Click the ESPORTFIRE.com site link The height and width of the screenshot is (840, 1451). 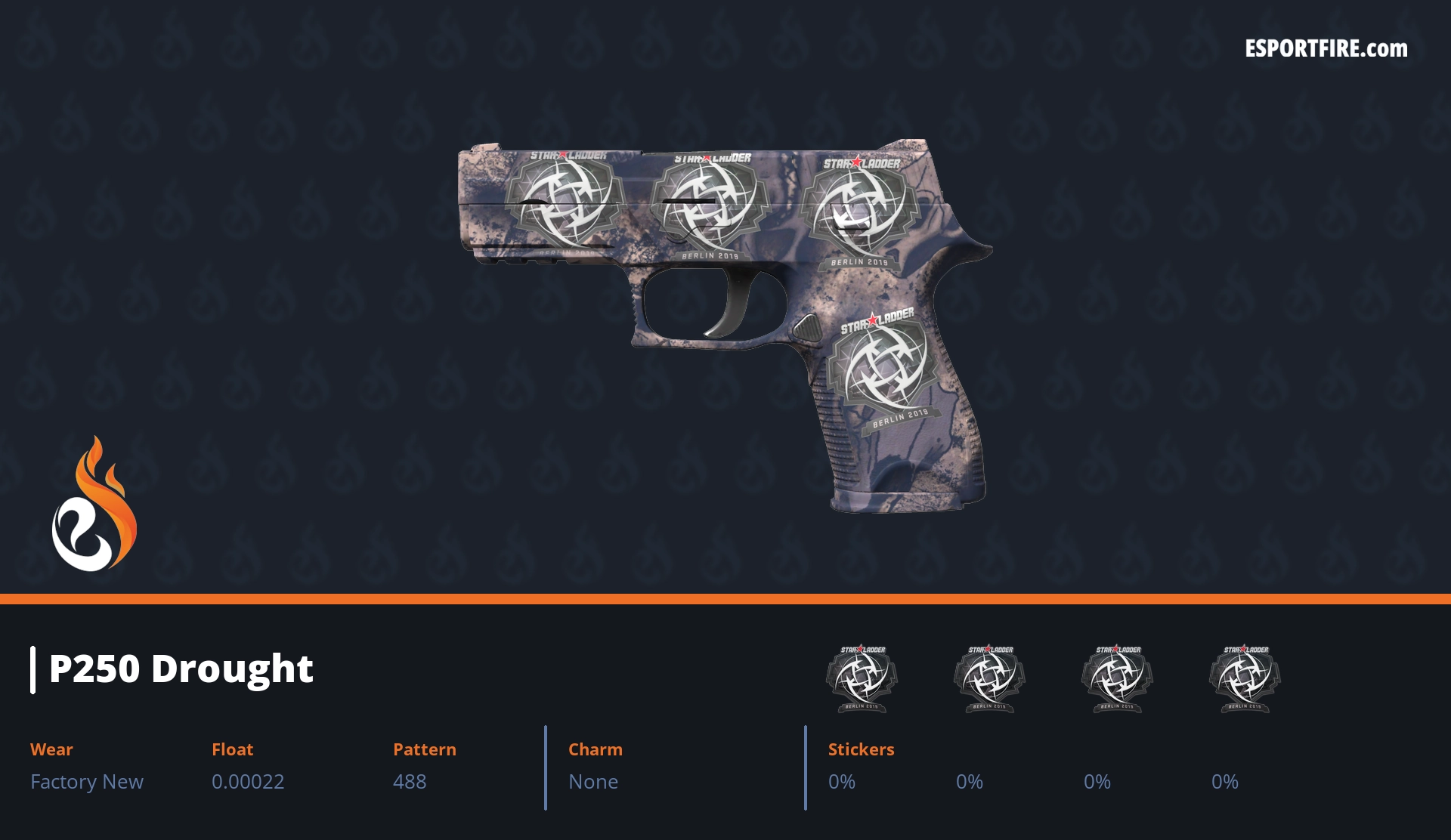tap(1326, 49)
